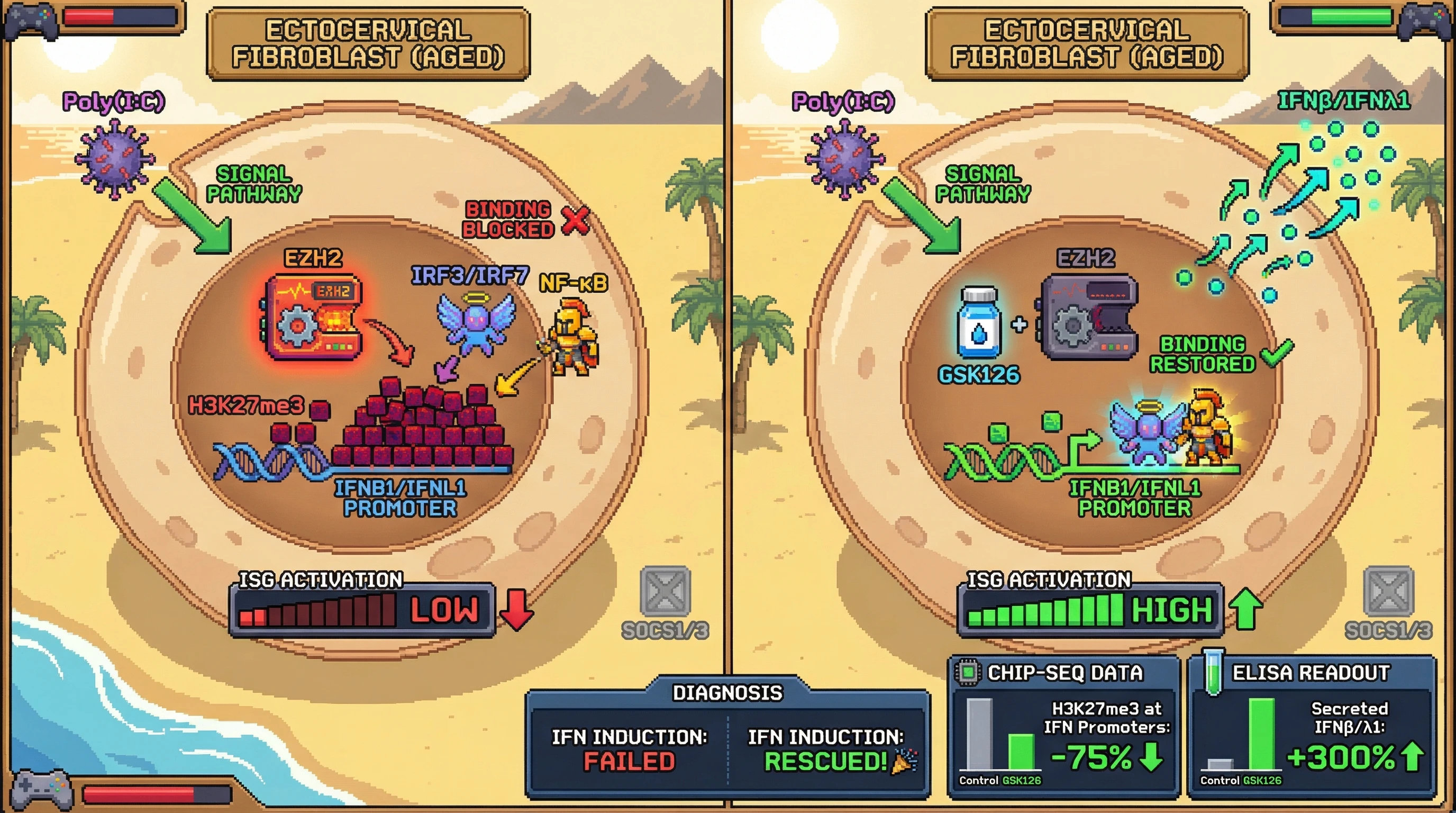Open the ELISA Readout panel

tap(1310, 673)
